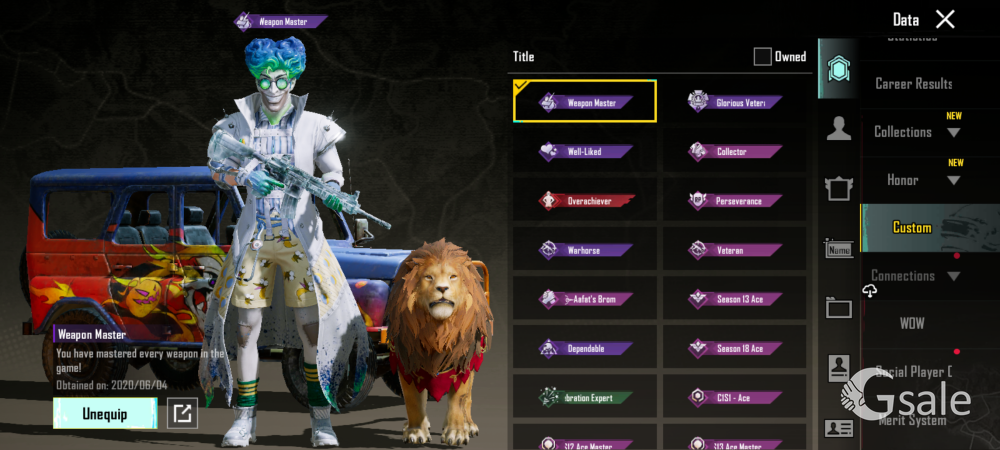This screenshot has height=450, width=1000.
Task: Open the share icon beside Unequip
Action: (182, 413)
